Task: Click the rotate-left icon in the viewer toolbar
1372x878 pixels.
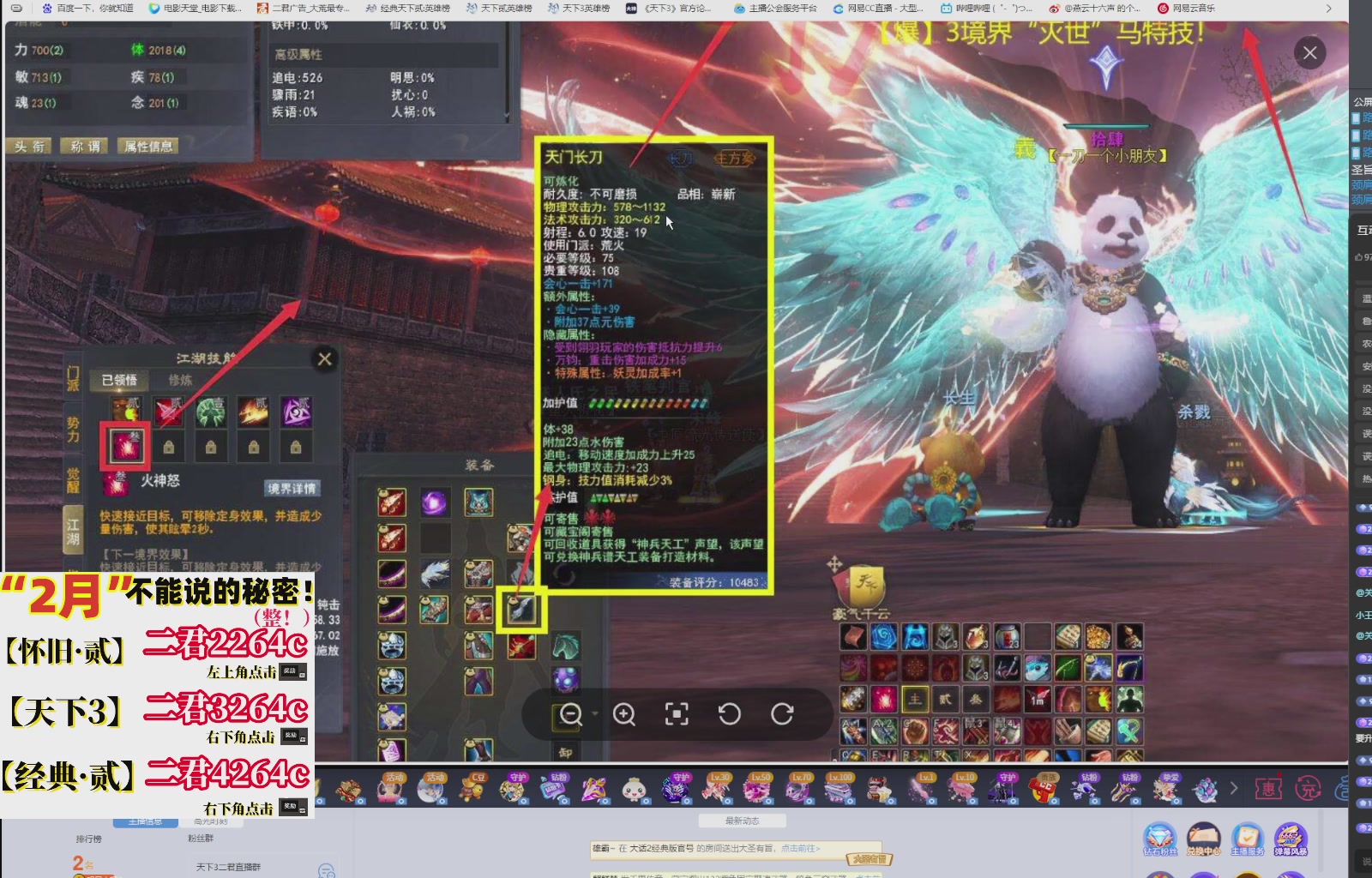Action: [x=731, y=713]
